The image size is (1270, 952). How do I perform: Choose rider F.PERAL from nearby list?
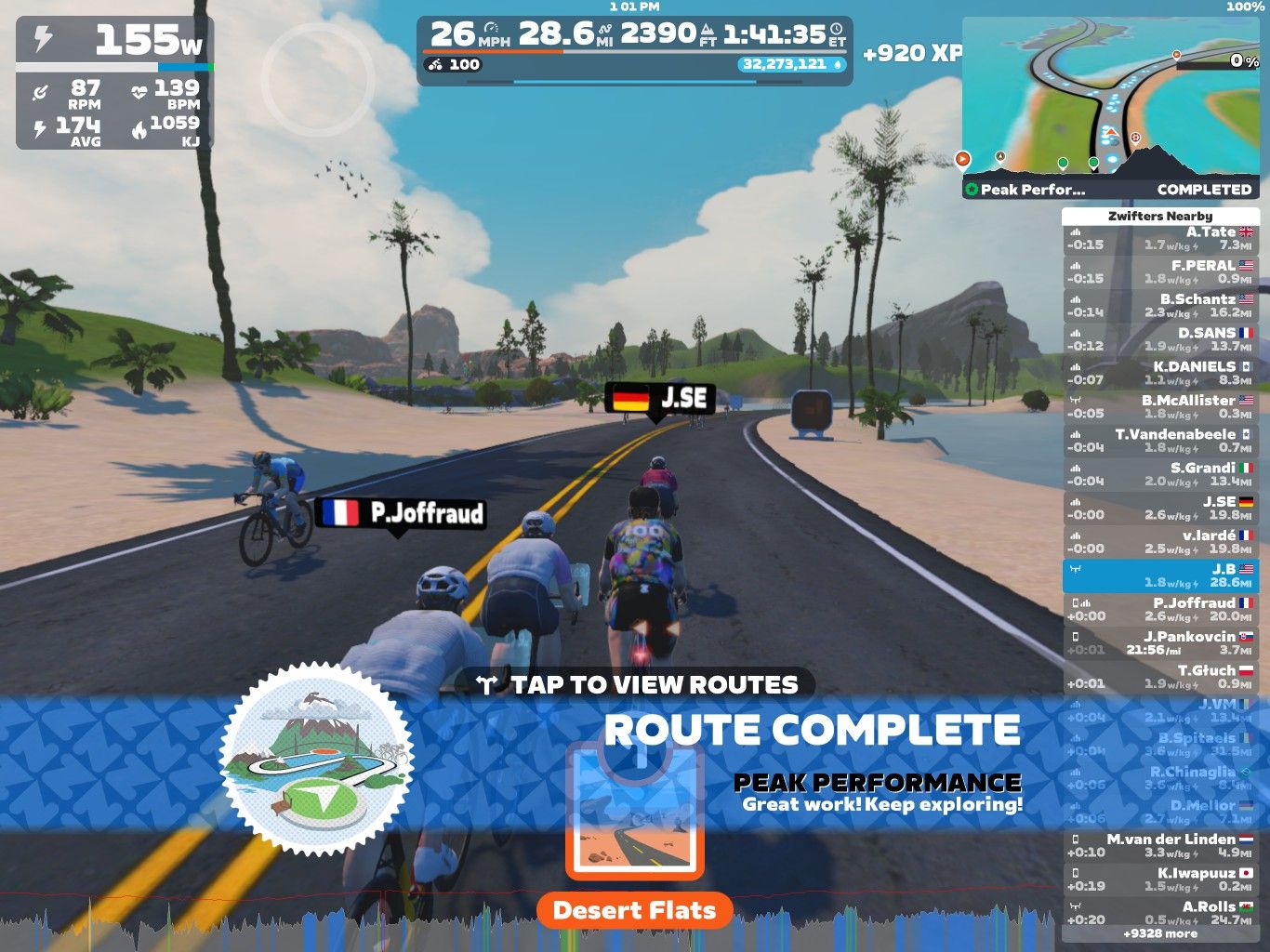pos(1160,272)
